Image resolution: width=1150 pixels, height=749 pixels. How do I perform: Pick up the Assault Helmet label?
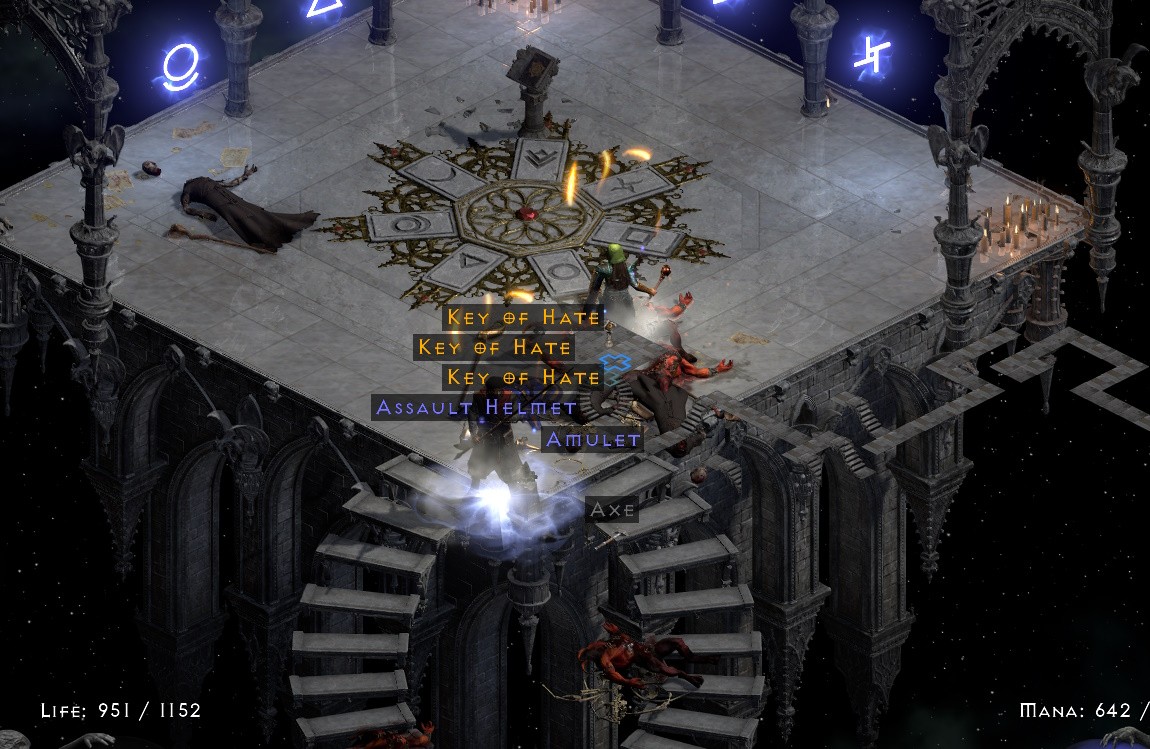pos(475,407)
